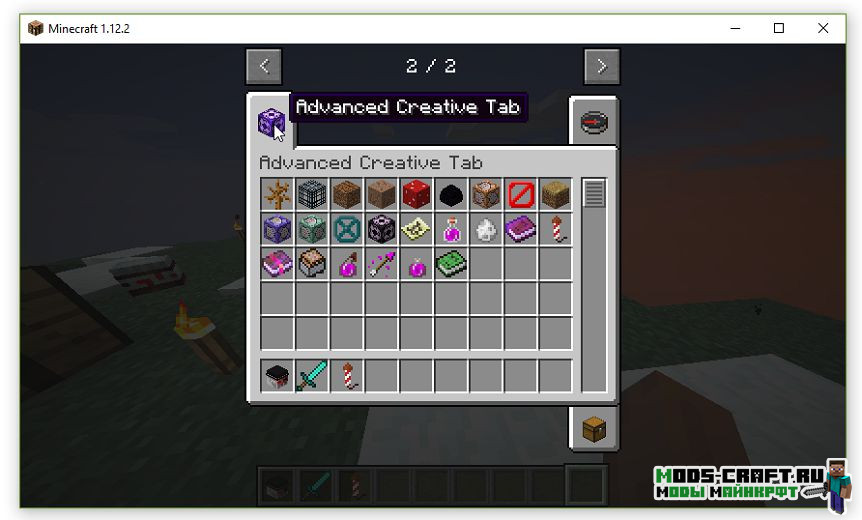
Task: Grab the command block minecart
Action: coord(312,265)
